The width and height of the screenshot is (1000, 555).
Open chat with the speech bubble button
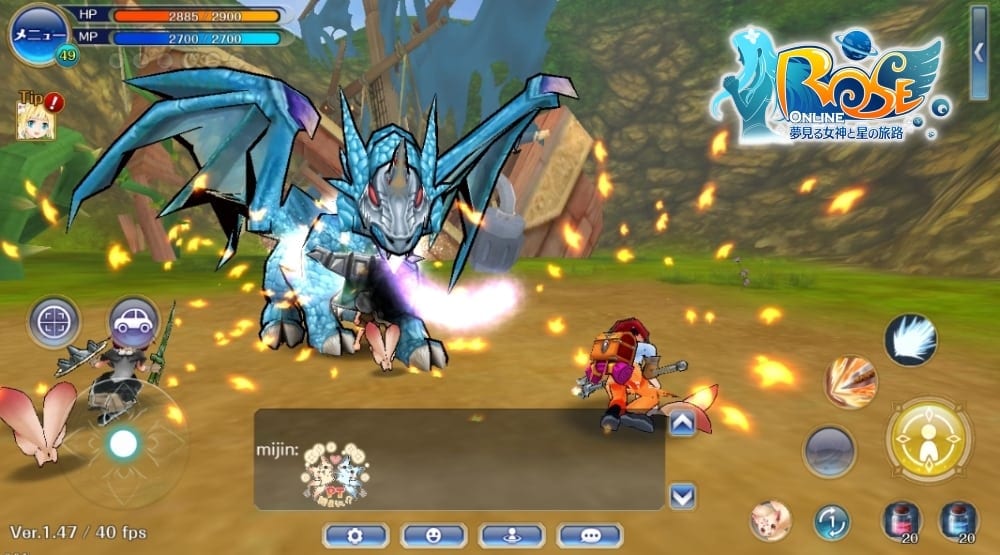click(x=590, y=536)
